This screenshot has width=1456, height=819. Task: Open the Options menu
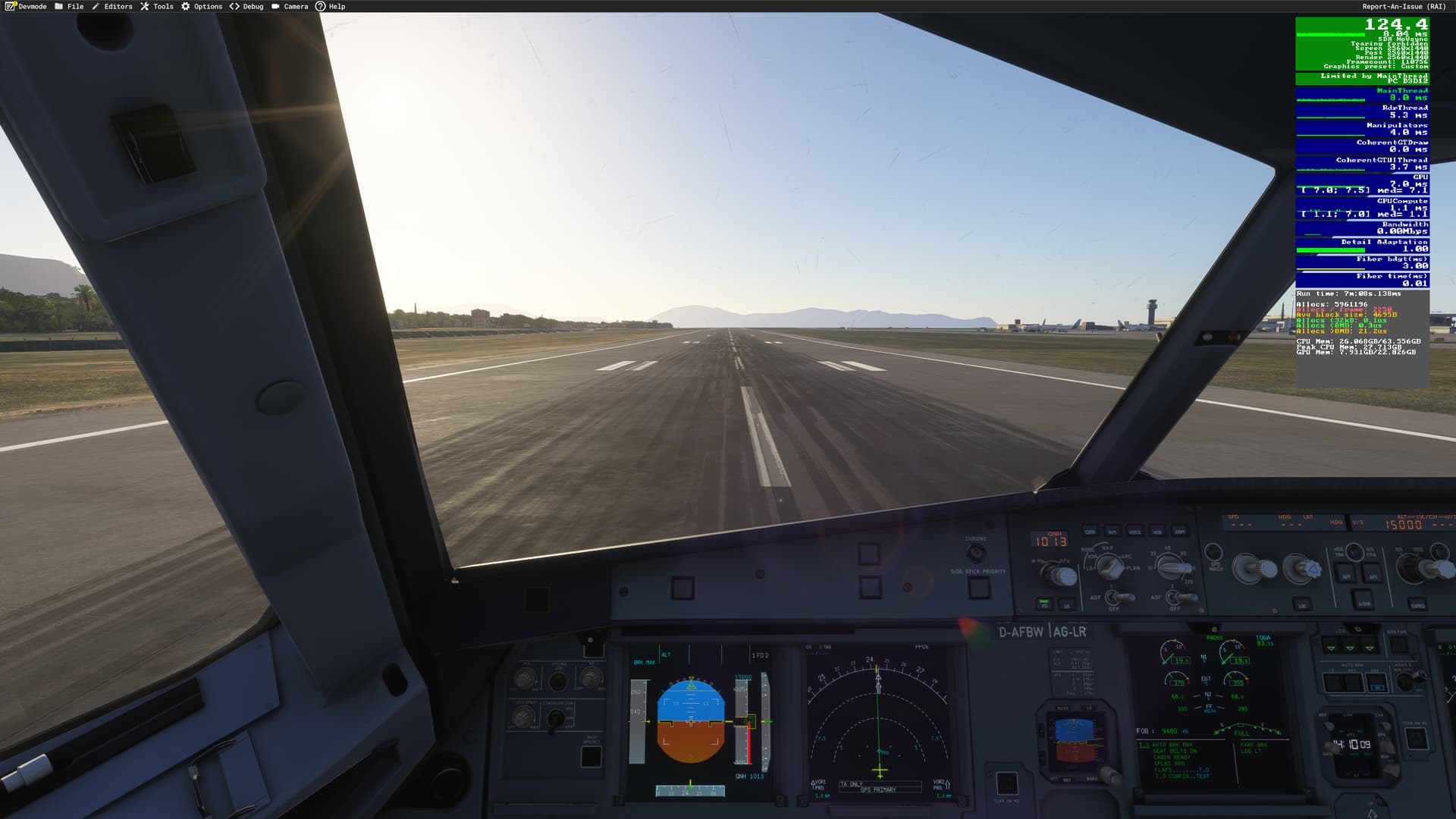coord(202,6)
